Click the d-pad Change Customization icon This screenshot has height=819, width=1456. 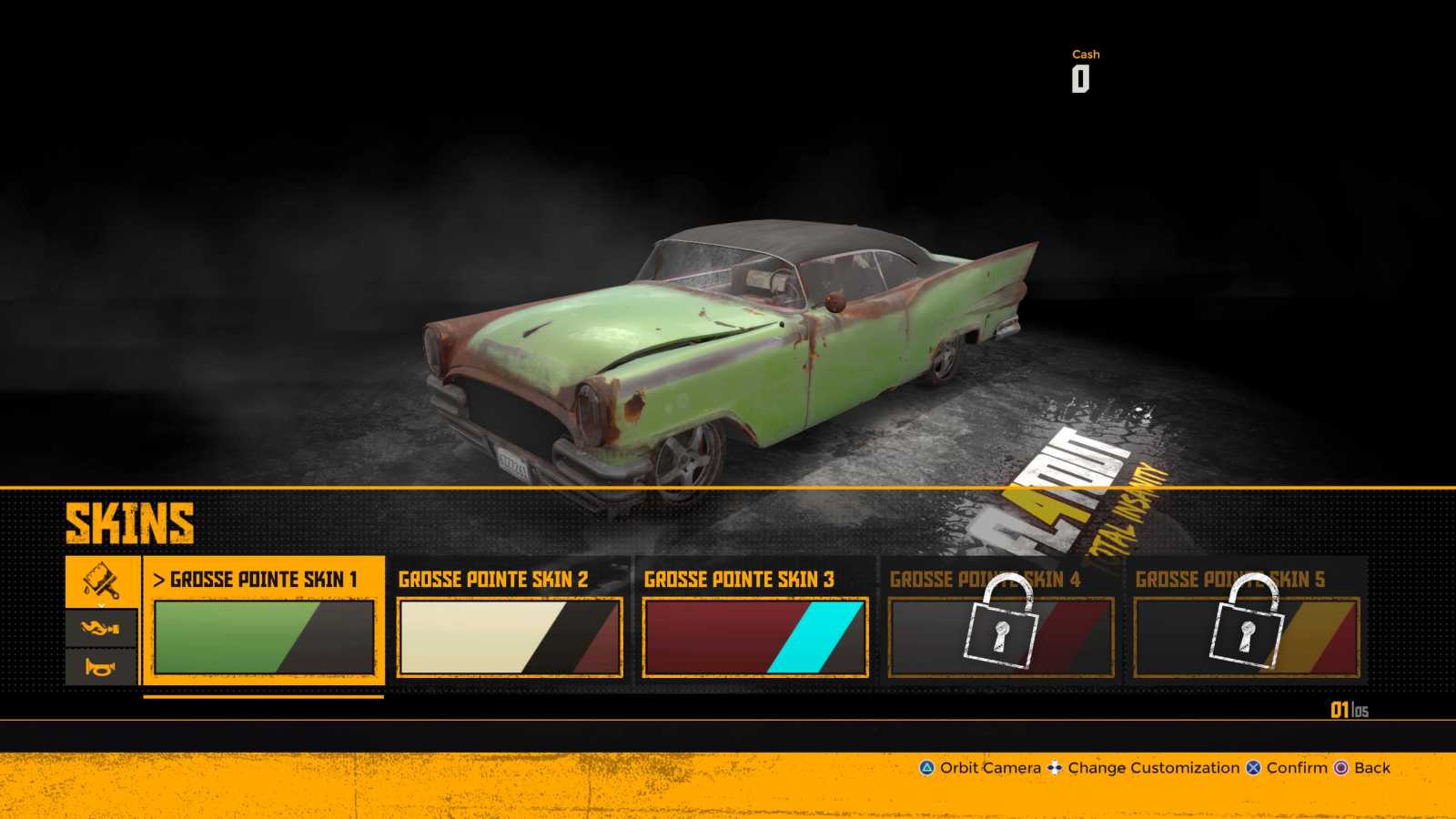(x=1055, y=768)
